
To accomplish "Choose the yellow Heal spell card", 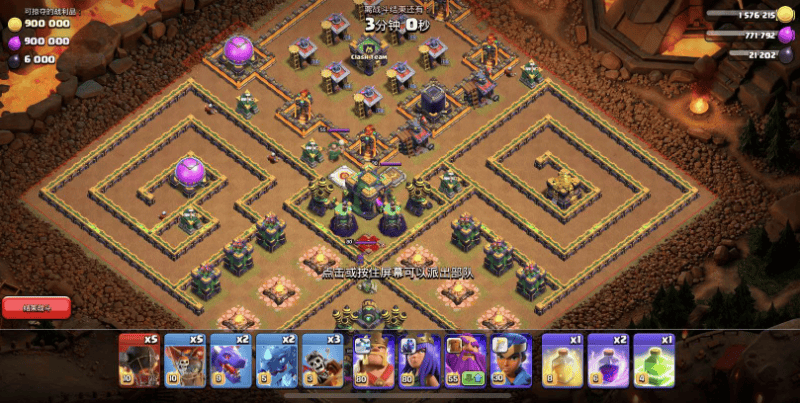I will [561, 359].
